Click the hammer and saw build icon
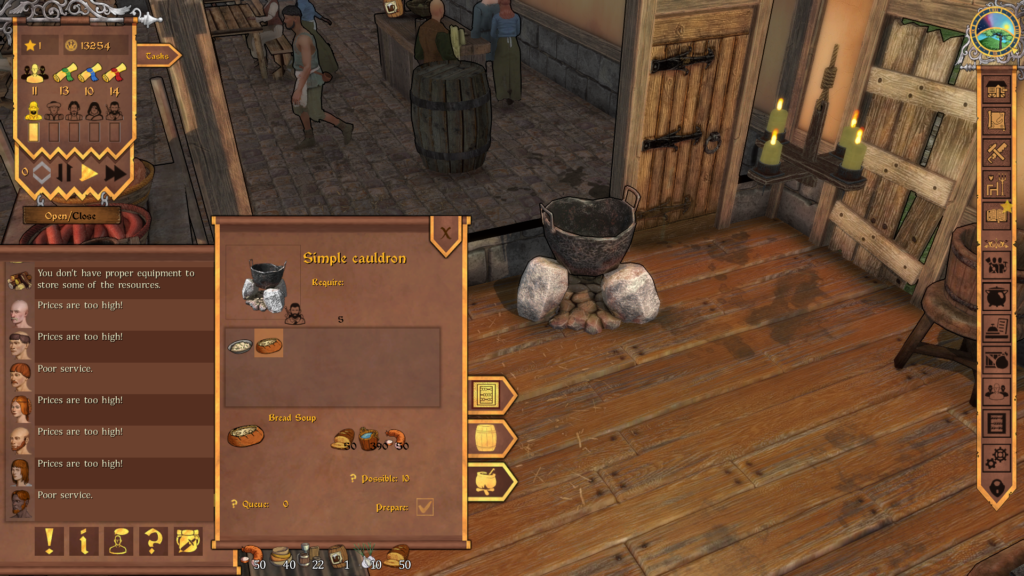Screen dimensions: 1024x576 pos(996,152)
